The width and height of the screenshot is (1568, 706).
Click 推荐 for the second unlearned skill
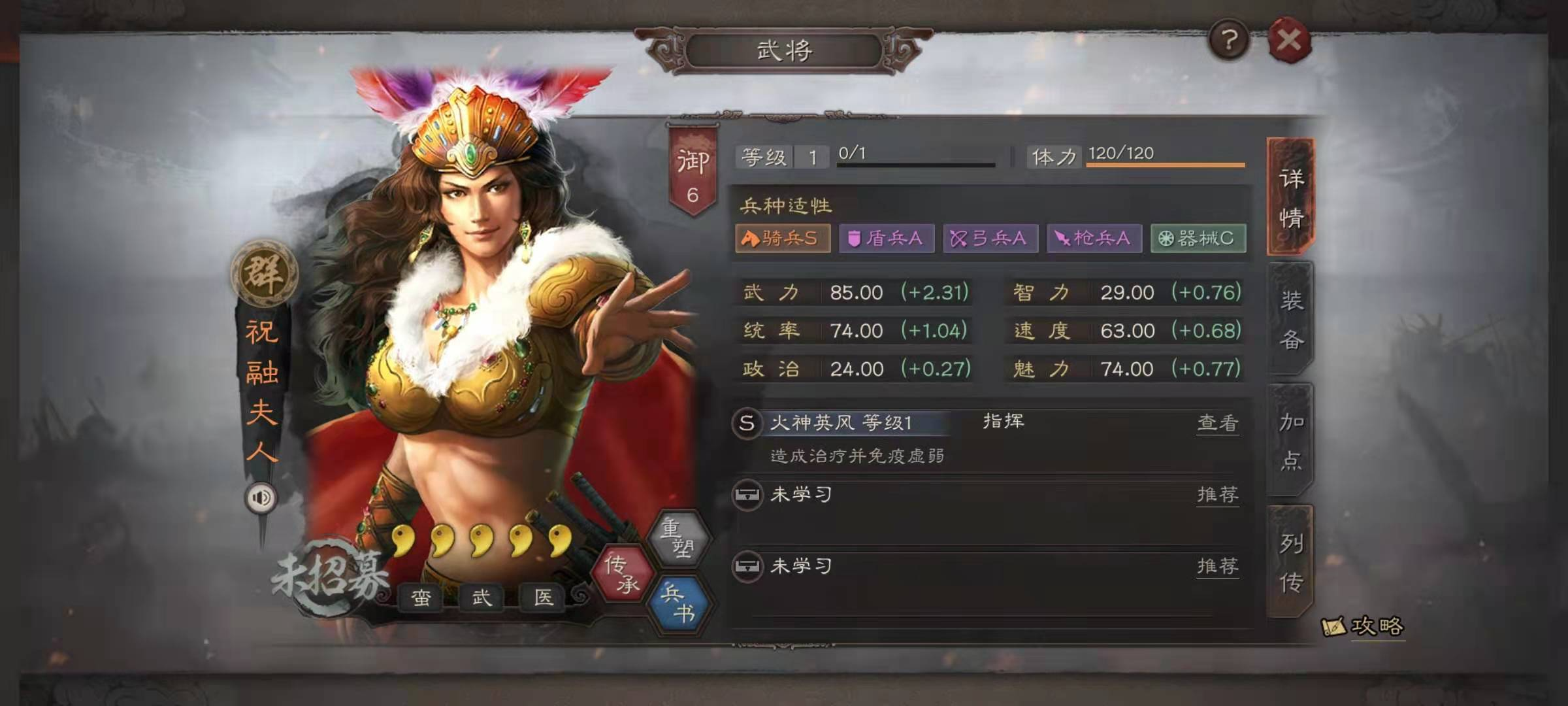(1217, 565)
